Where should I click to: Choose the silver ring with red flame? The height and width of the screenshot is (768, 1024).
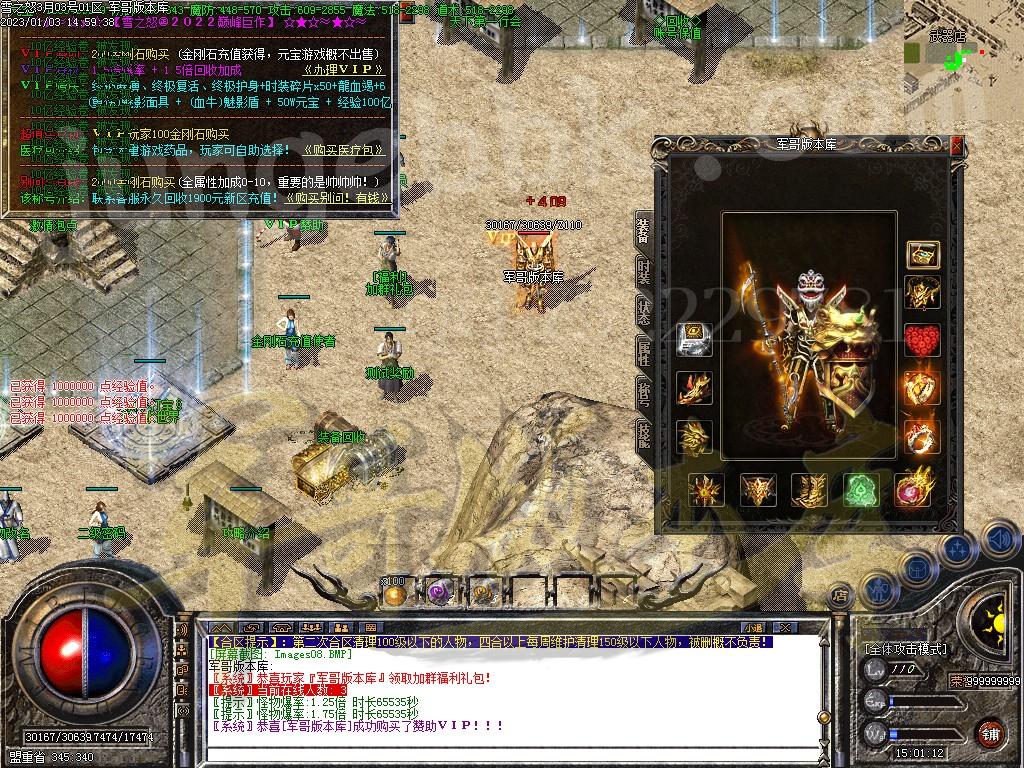pyautogui.click(x=922, y=437)
